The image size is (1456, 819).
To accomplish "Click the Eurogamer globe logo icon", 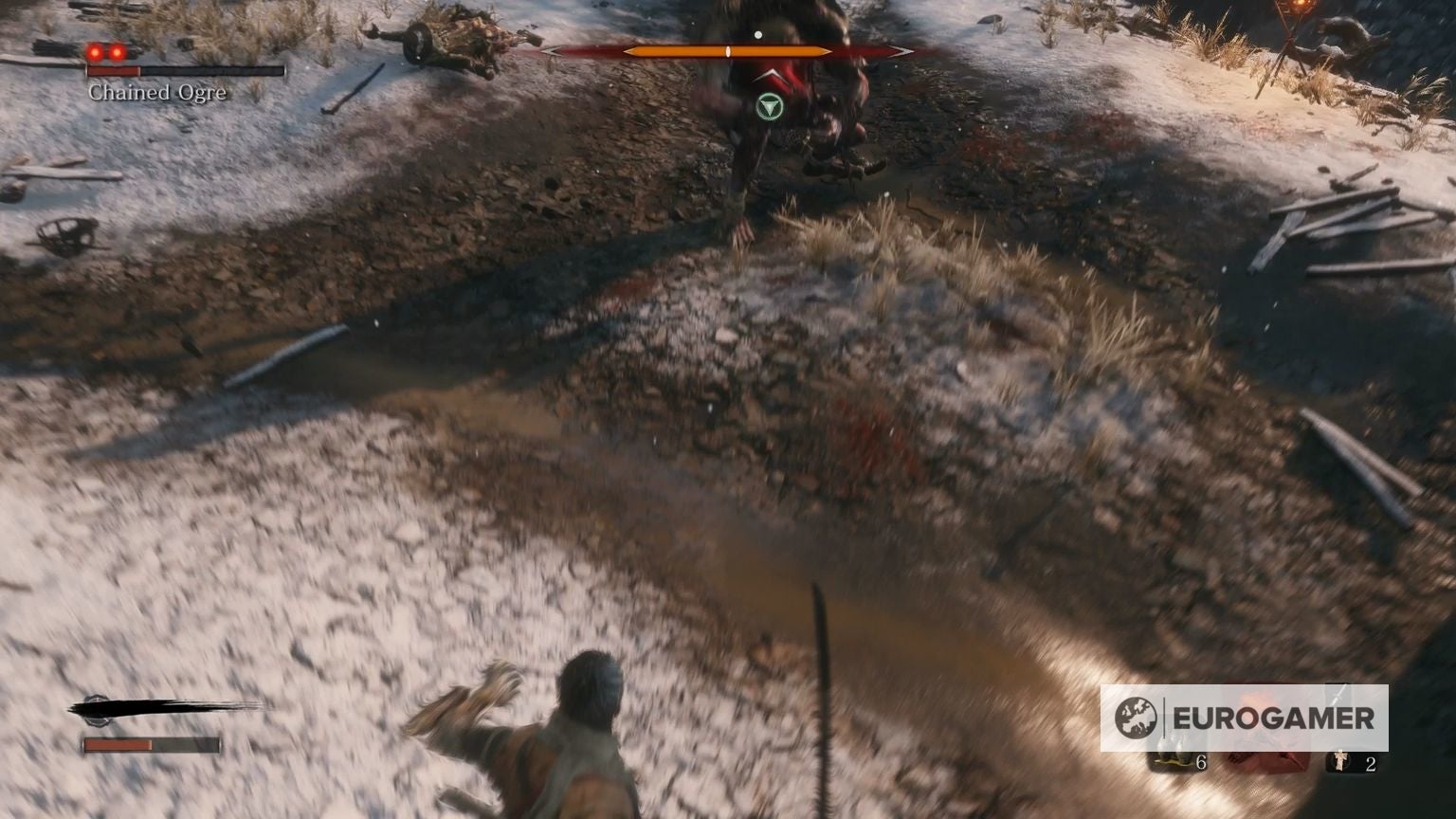I will tap(1137, 716).
